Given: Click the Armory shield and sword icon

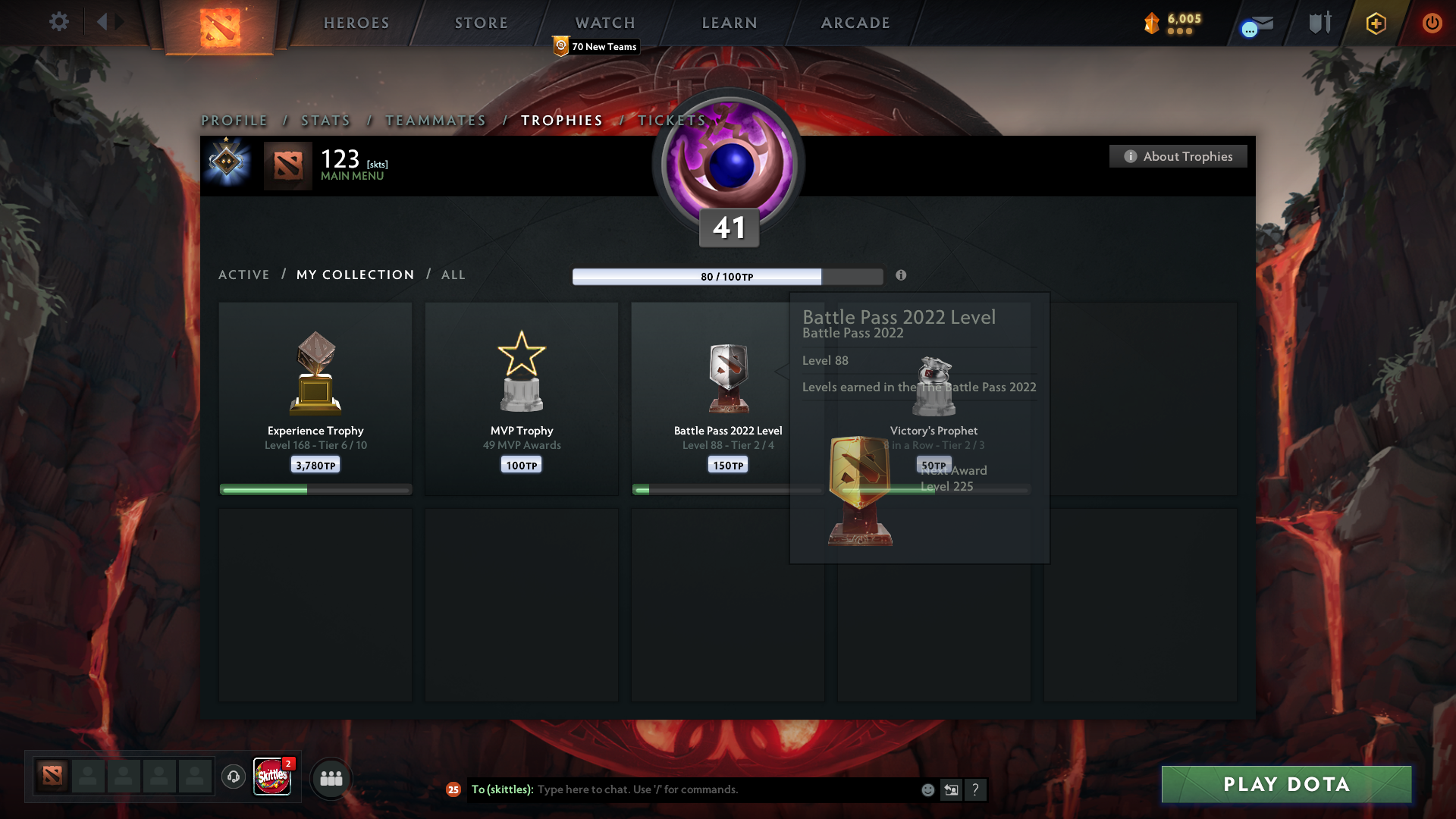Looking at the screenshot, I should tap(1318, 22).
